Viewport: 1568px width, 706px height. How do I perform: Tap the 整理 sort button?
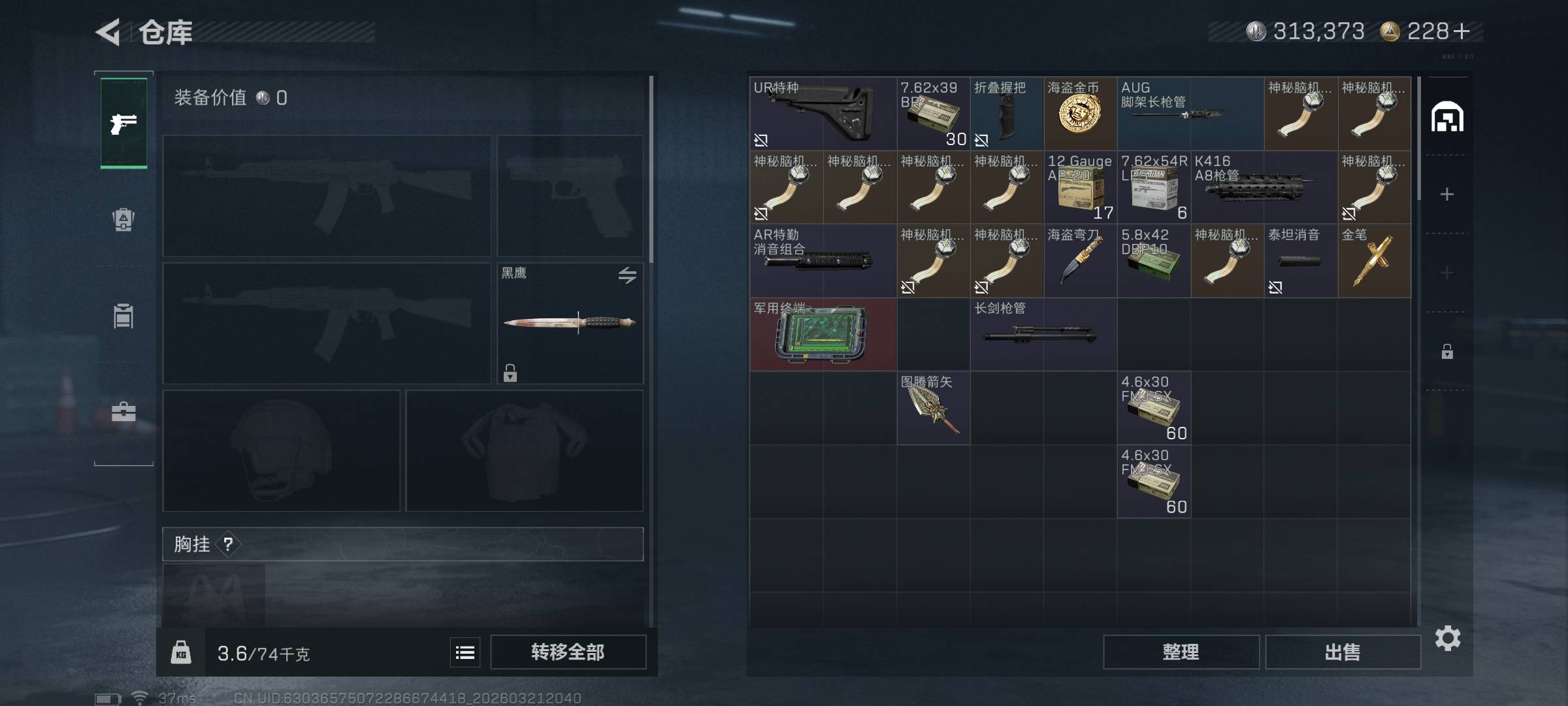(x=1181, y=652)
